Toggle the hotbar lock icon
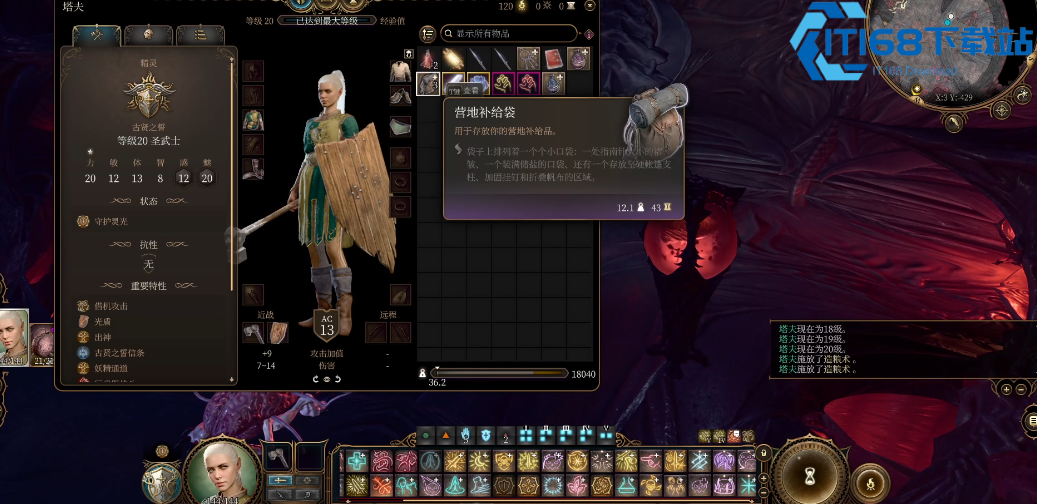The width and height of the screenshot is (1037, 504). [765, 452]
